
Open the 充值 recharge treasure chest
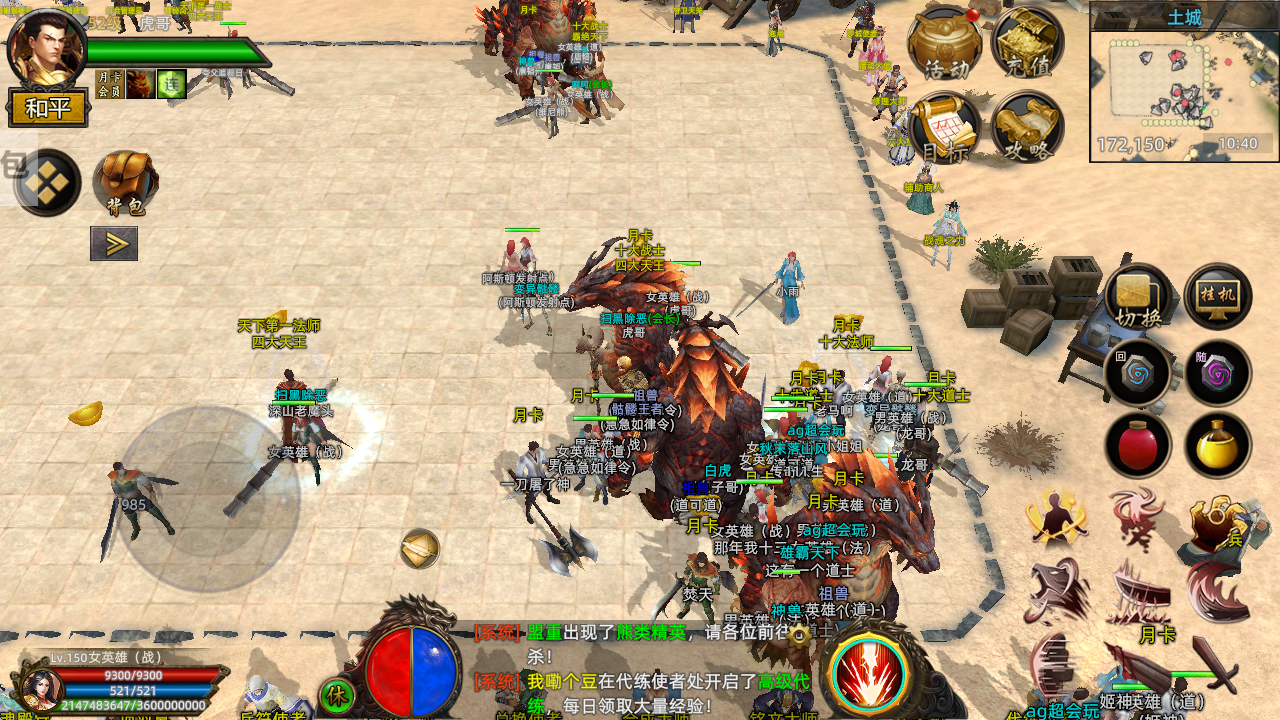[x=1027, y=43]
